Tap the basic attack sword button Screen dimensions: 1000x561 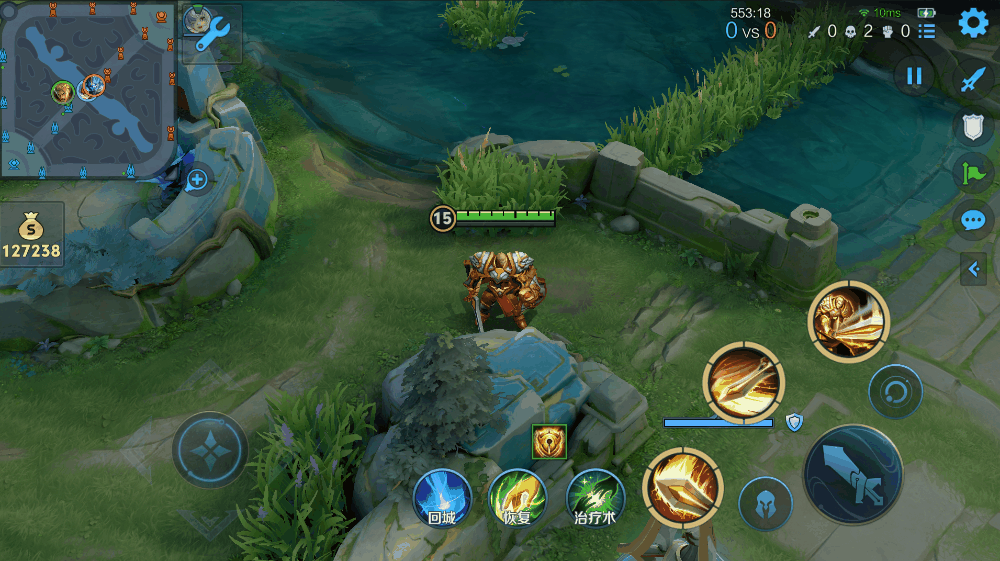[x=853, y=475]
